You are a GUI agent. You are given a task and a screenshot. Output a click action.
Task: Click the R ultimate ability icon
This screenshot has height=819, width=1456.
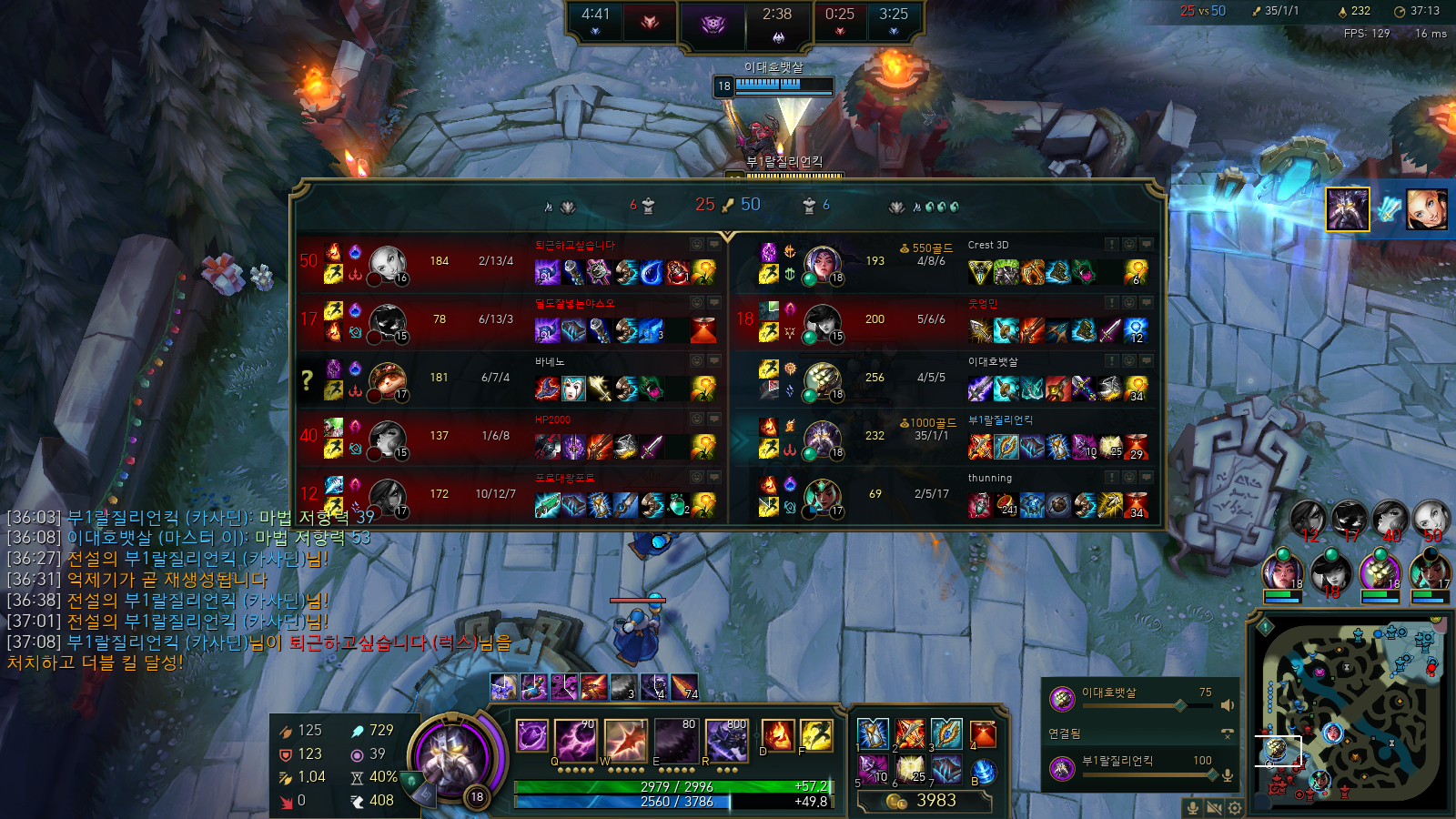(x=728, y=739)
